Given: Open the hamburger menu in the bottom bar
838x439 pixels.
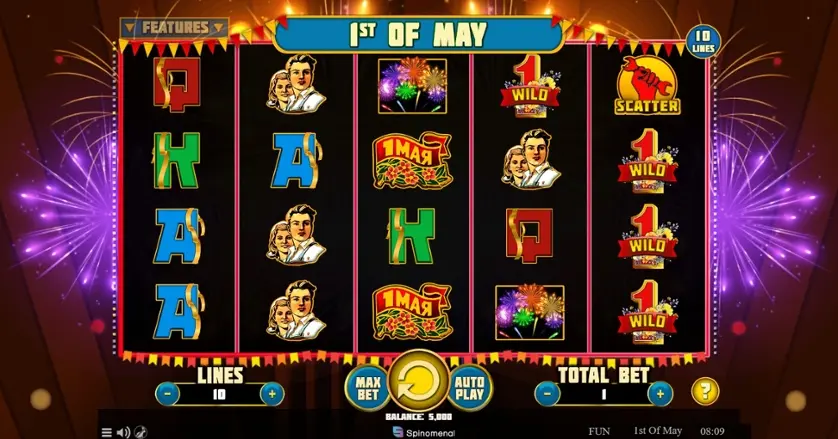Looking at the screenshot, I should pos(107,432).
